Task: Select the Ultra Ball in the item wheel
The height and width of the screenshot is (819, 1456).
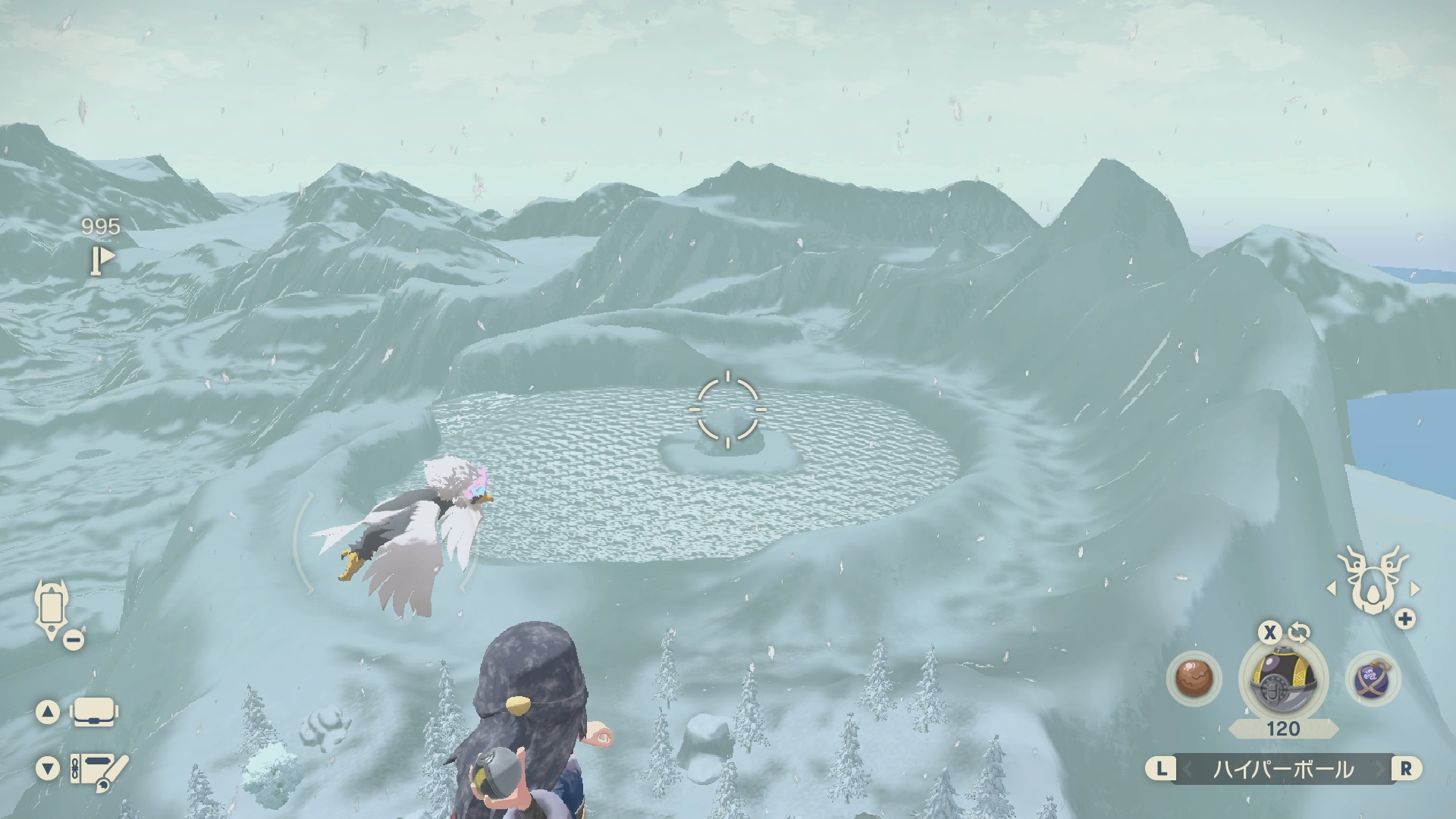Action: coord(1282,679)
